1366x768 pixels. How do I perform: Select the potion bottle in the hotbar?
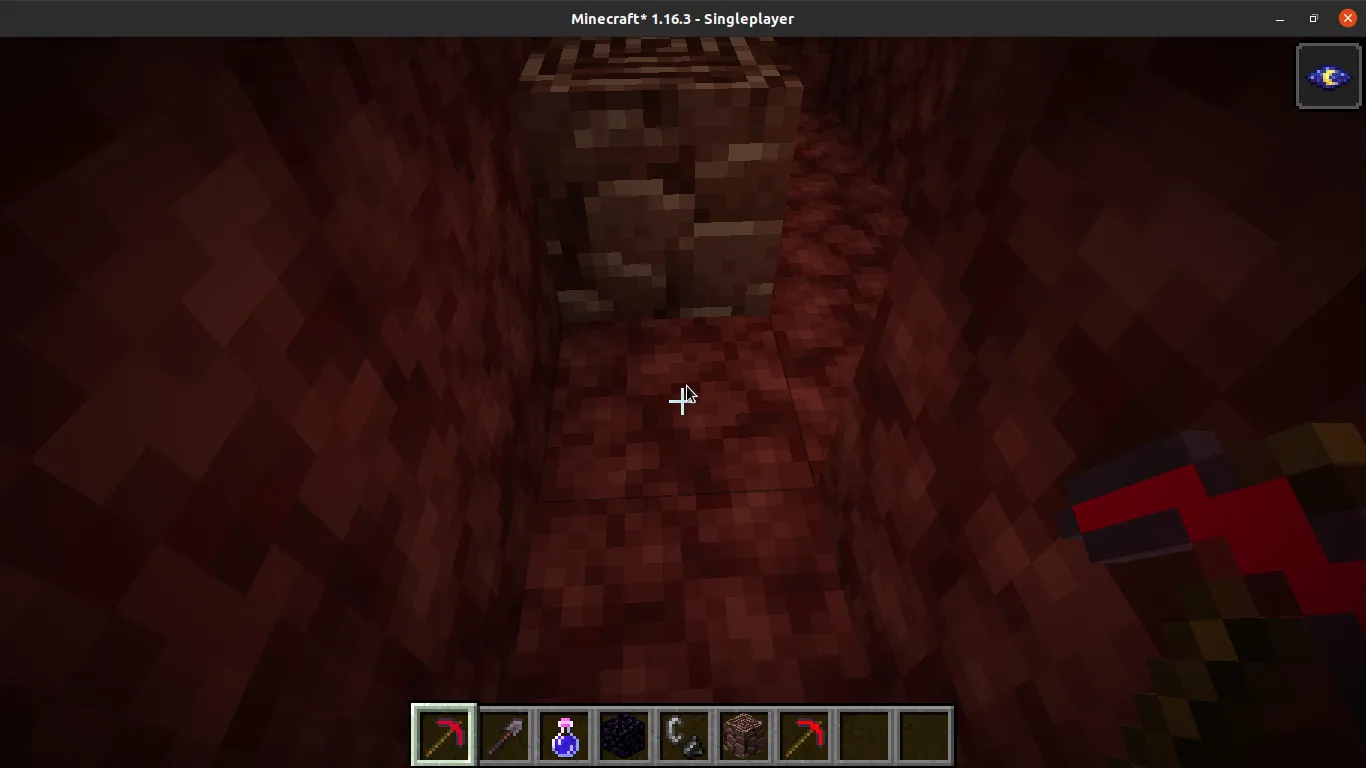pos(563,735)
